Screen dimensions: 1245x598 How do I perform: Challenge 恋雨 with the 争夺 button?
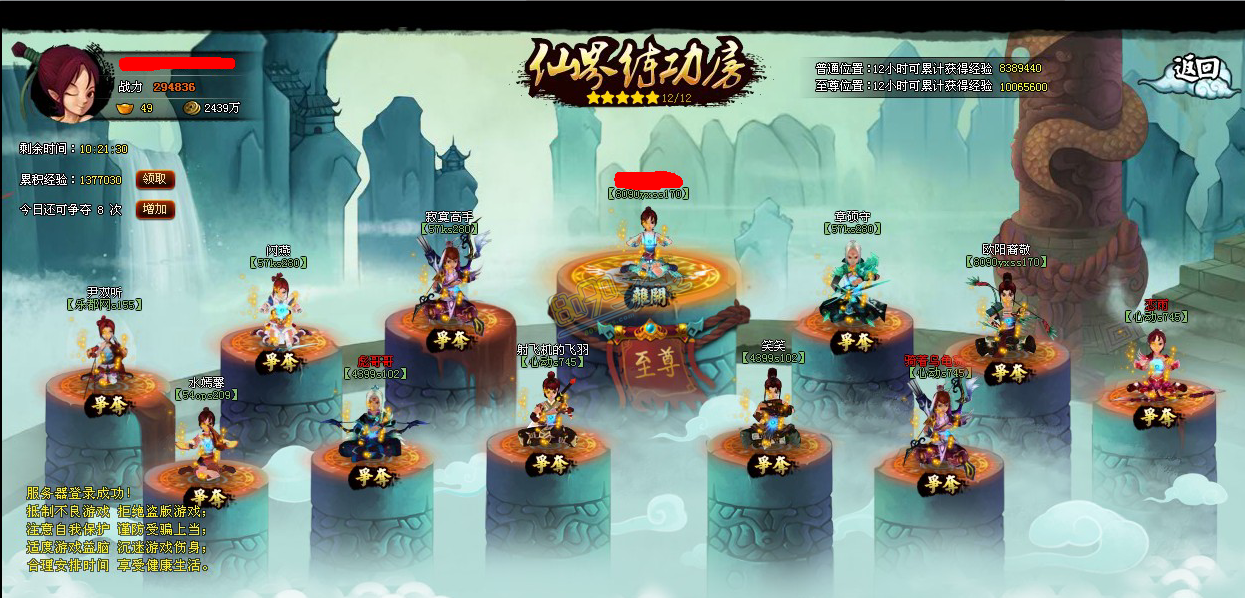(x=1157, y=417)
